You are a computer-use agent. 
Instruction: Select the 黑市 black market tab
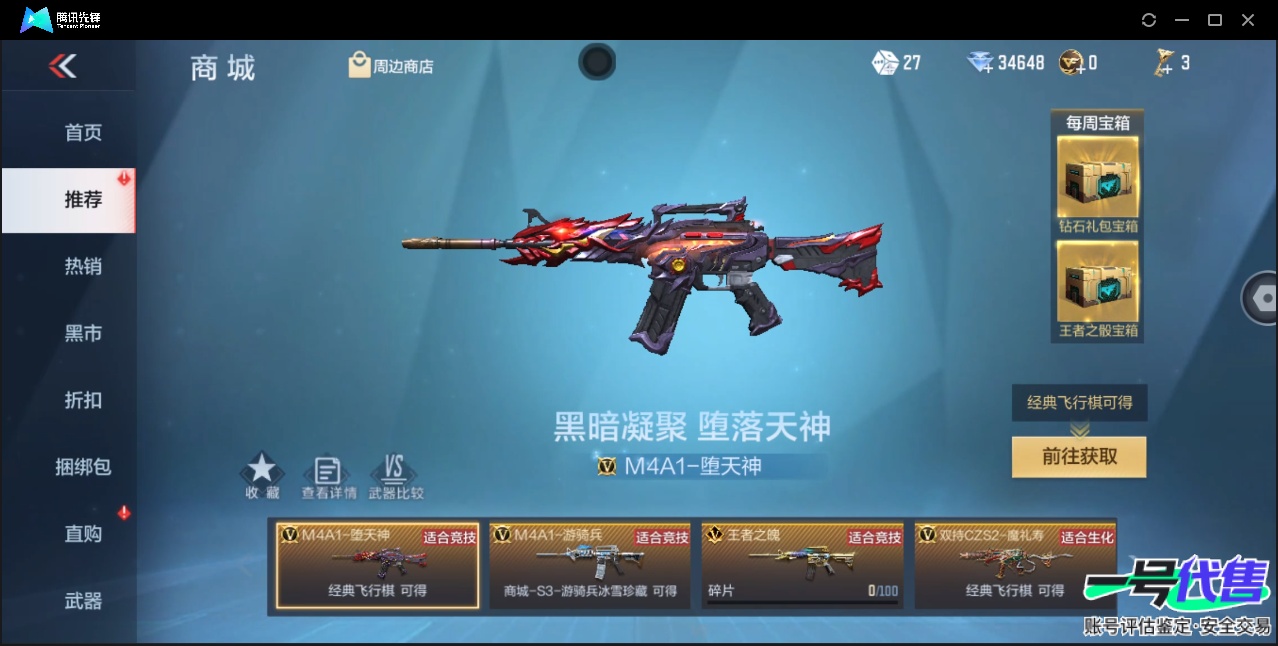(83, 334)
